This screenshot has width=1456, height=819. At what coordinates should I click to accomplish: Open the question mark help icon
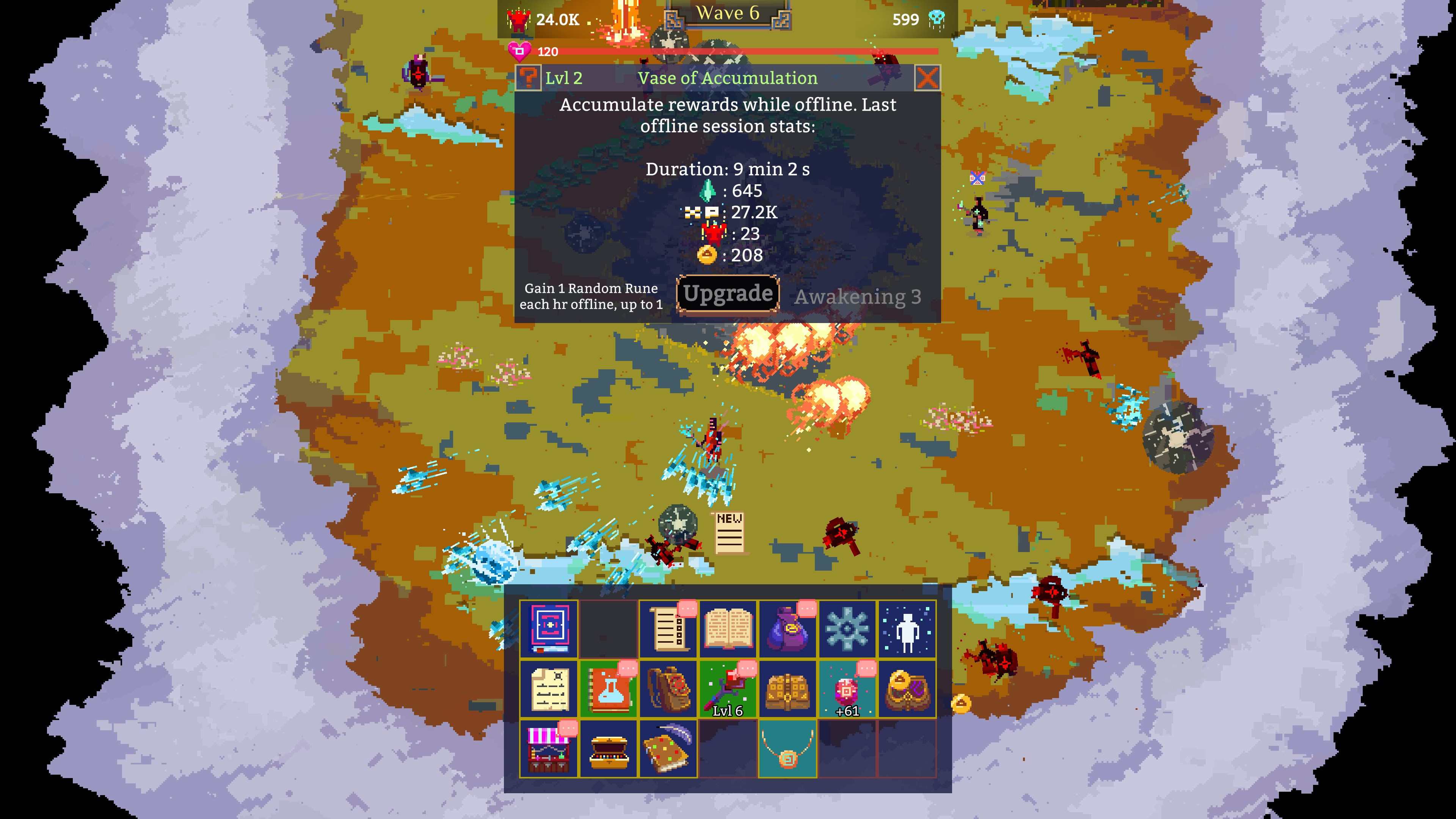click(x=529, y=78)
